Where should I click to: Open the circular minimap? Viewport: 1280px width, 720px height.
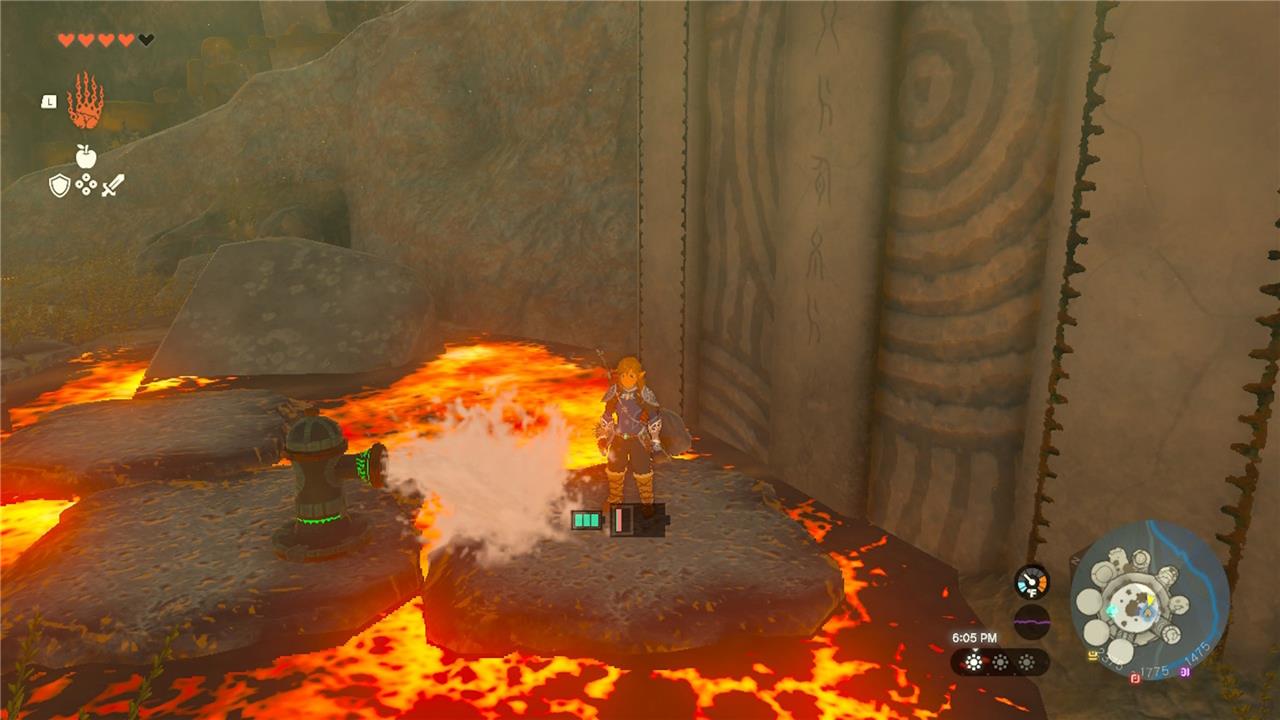point(1149,600)
